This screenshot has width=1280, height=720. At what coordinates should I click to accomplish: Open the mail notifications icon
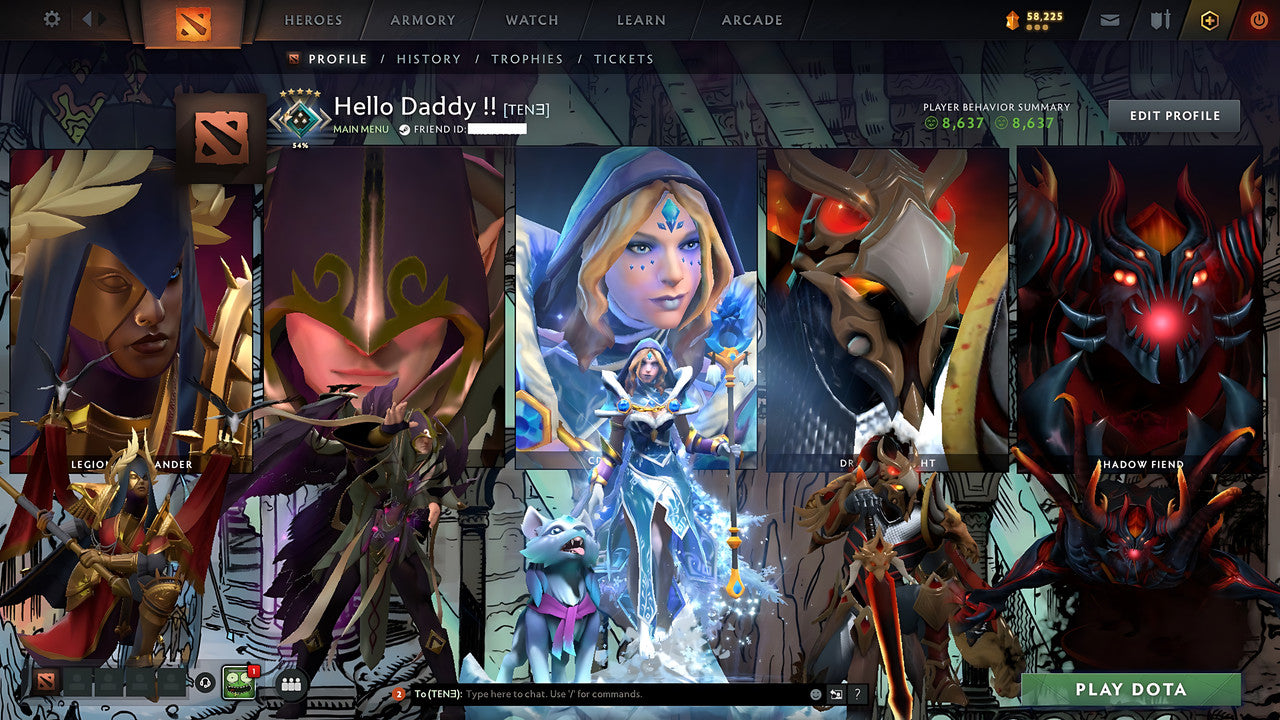click(x=1110, y=18)
